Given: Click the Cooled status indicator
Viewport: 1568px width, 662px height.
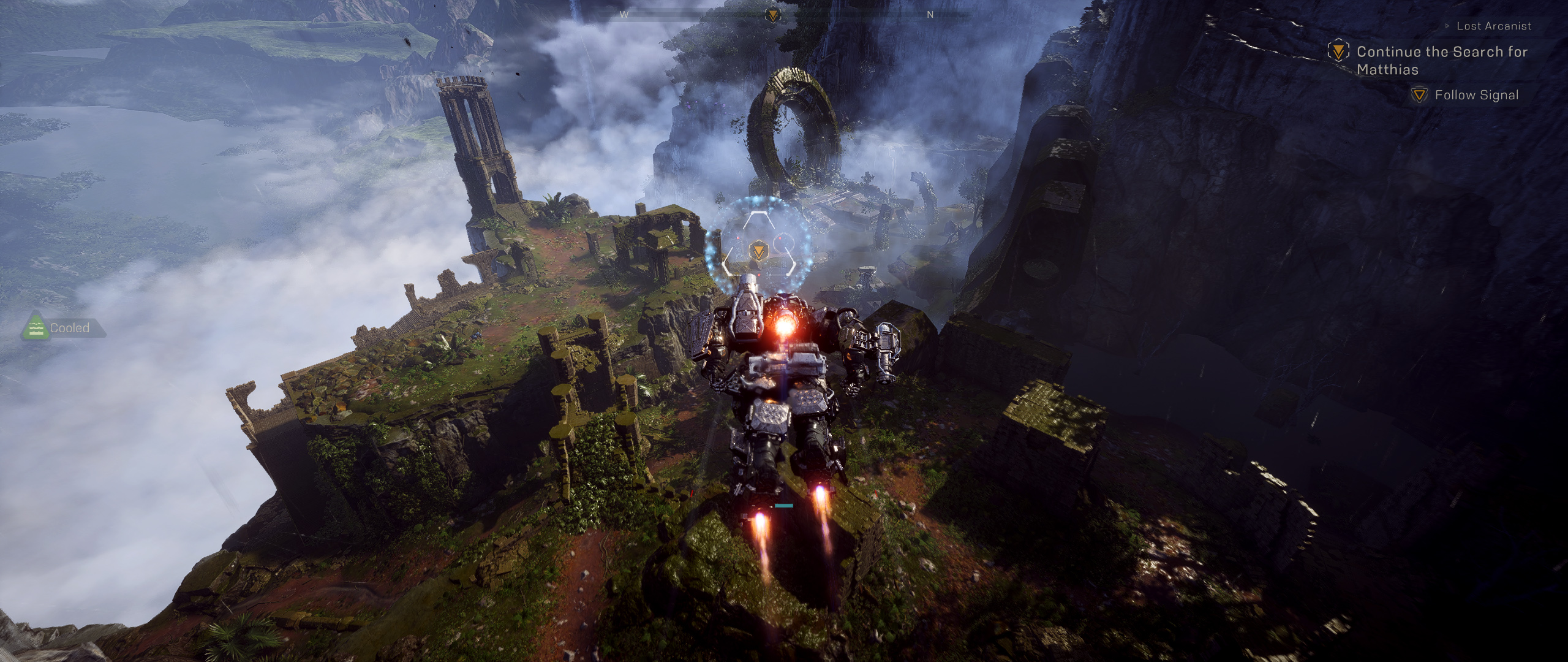Looking at the screenshot, I should click(x=61, y=328).
